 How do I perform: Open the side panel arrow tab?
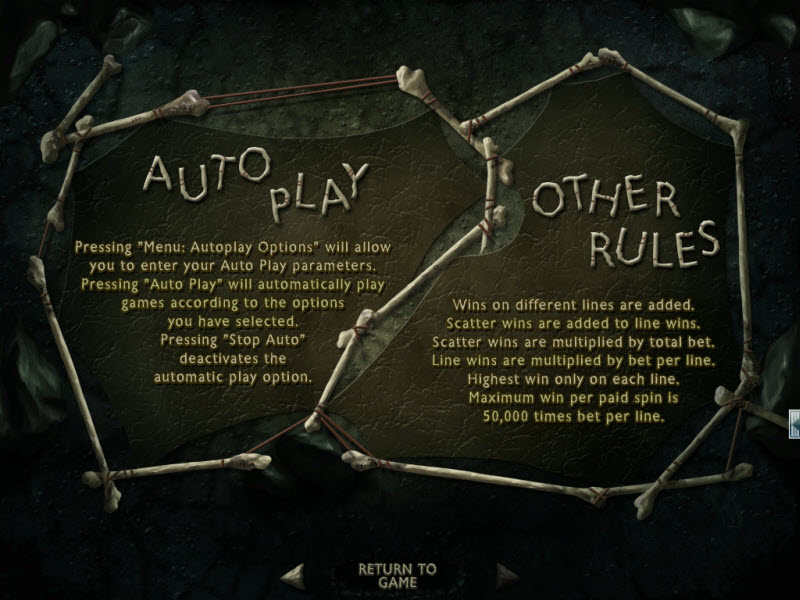coord(794,423)
